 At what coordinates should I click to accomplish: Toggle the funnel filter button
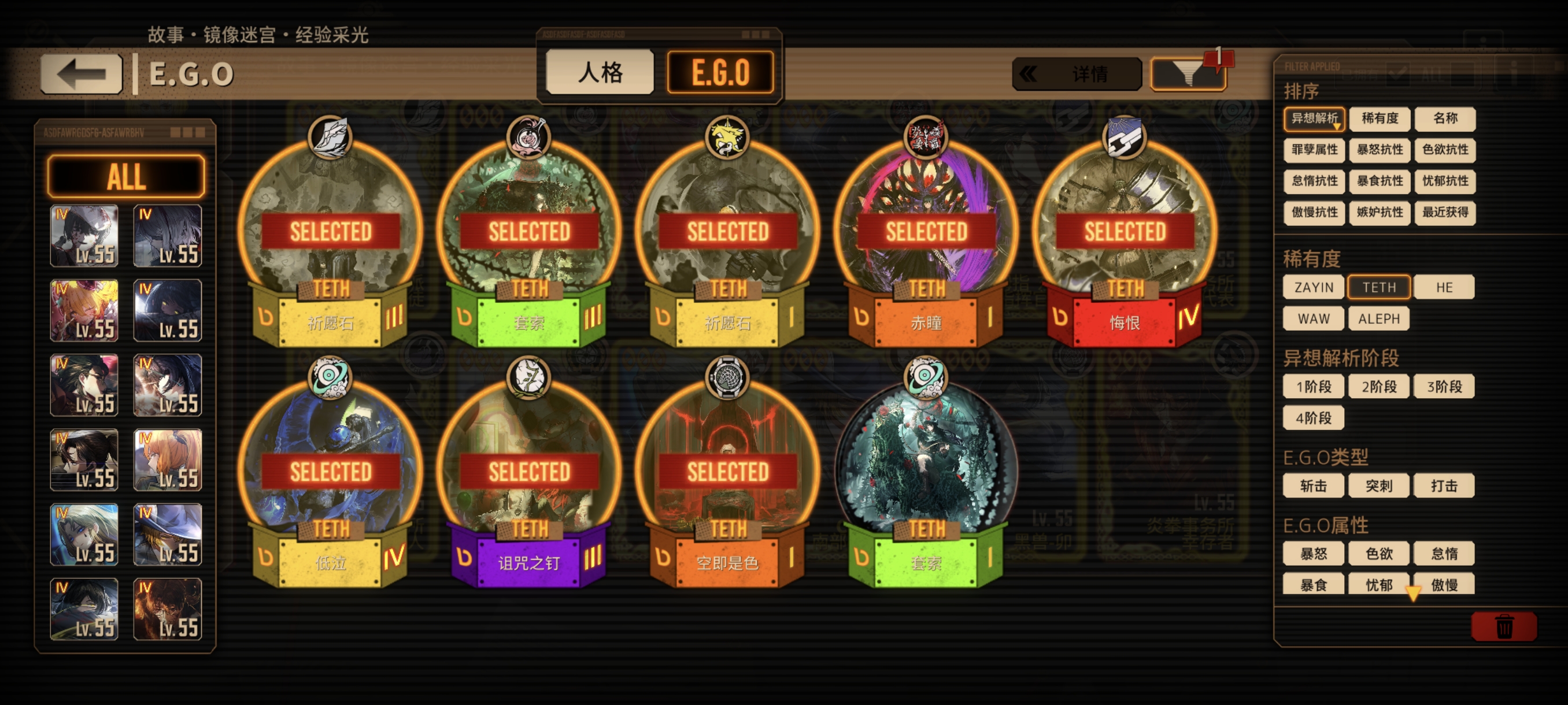click(1187, 74)
